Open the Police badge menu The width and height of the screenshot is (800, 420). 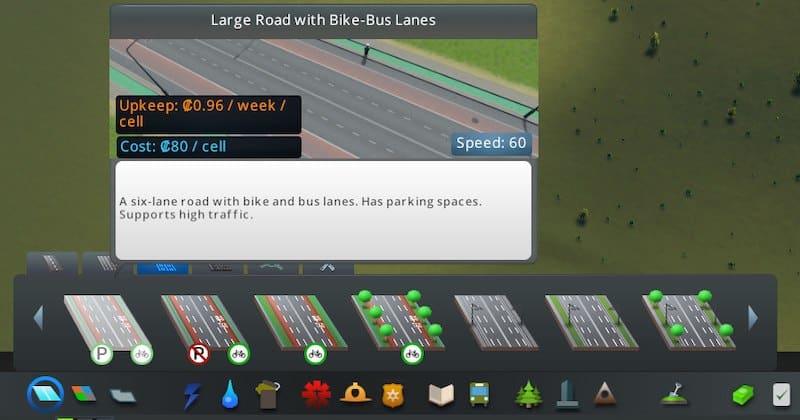pyautogui.click(x=391, y=395)
